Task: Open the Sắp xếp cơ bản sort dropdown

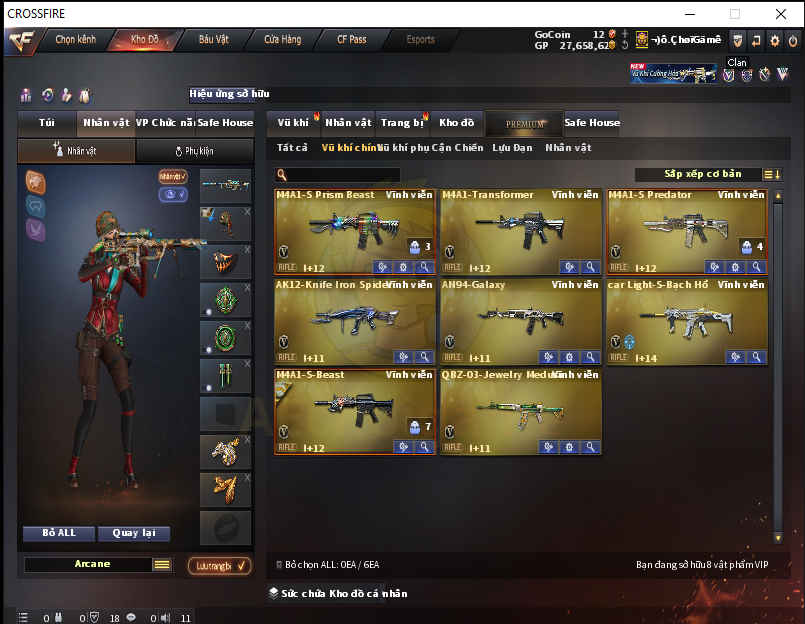Action: 707,174
